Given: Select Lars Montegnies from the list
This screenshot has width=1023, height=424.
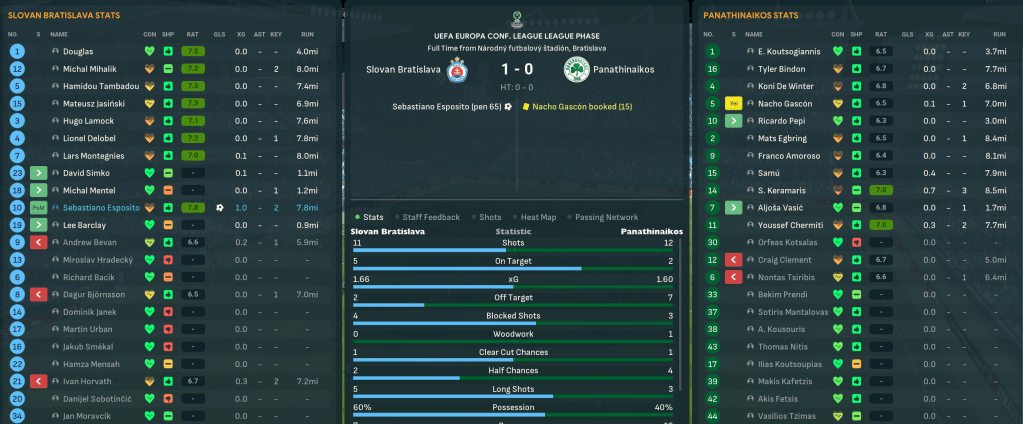Looking at the screenshot, I should 95,155.
